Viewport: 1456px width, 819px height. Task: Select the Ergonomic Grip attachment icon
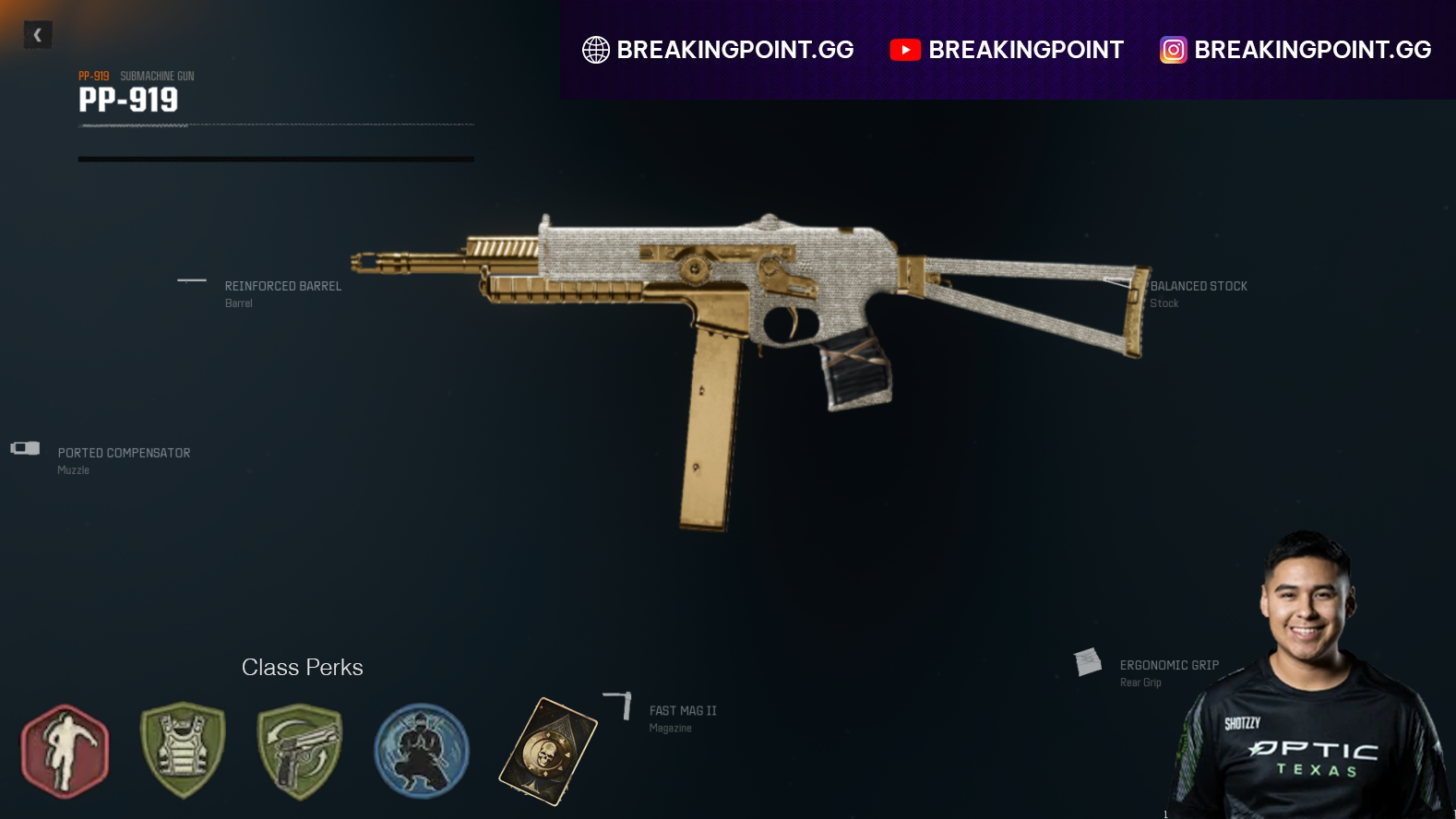(1086, 661)
